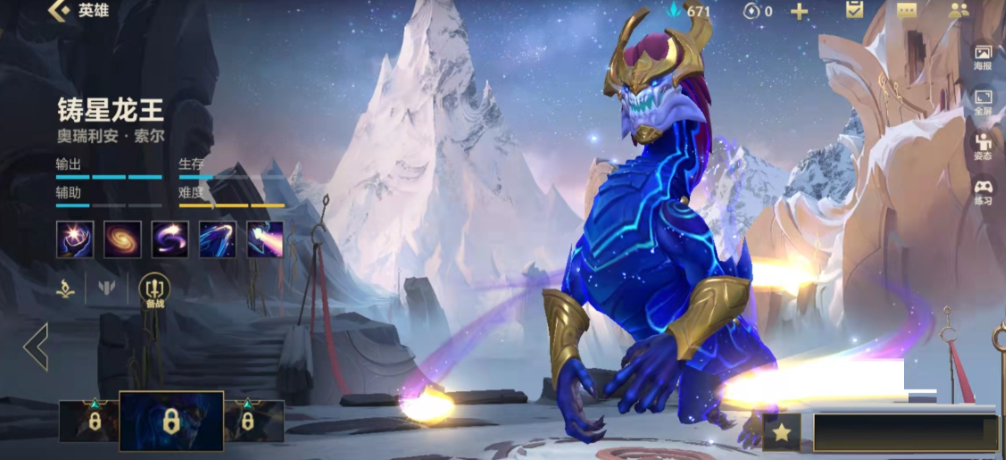
Task: Select the large locked center skin thumbnail
Action: (x=171, y=421)
